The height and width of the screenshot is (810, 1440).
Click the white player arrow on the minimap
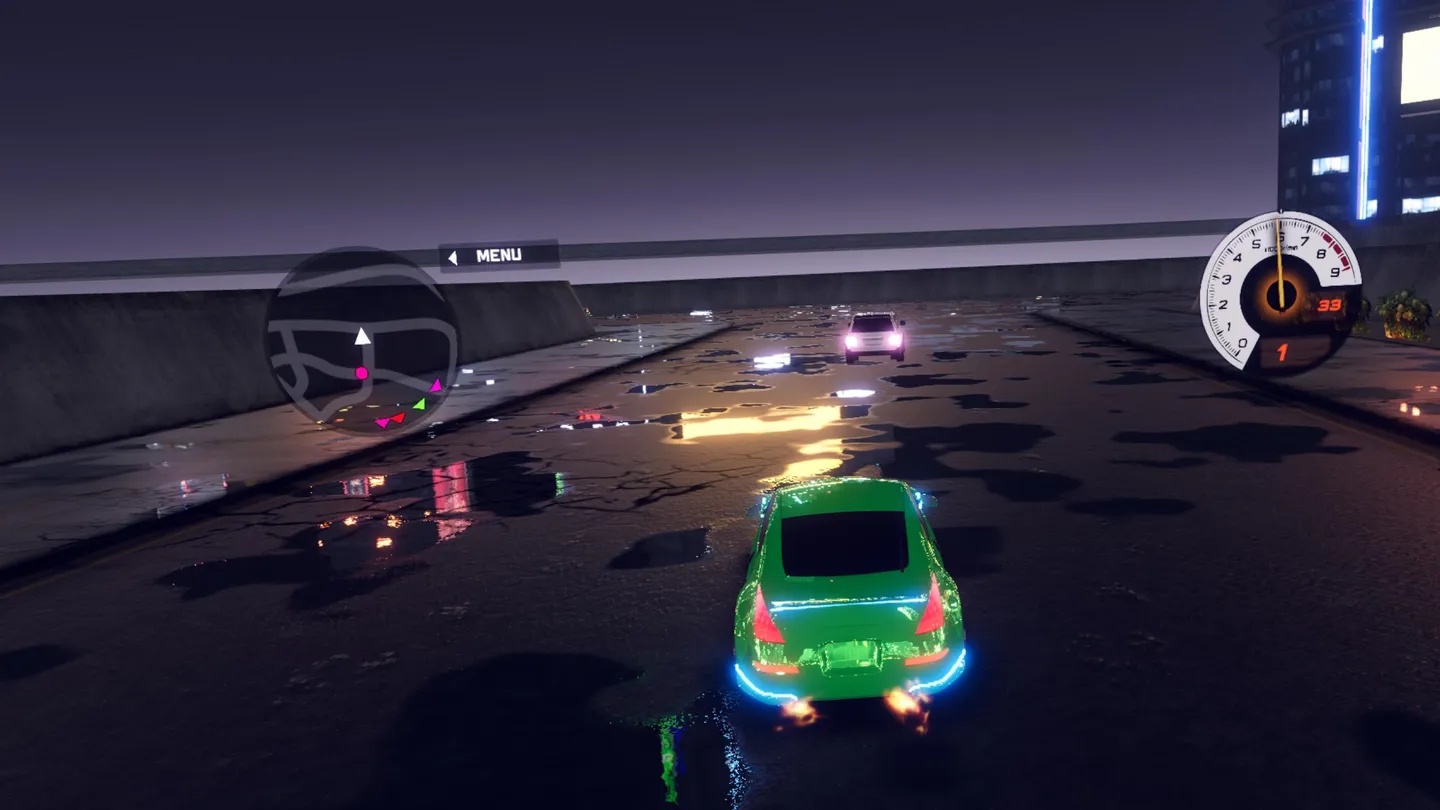pyautogui.click(x=362, y=336)
